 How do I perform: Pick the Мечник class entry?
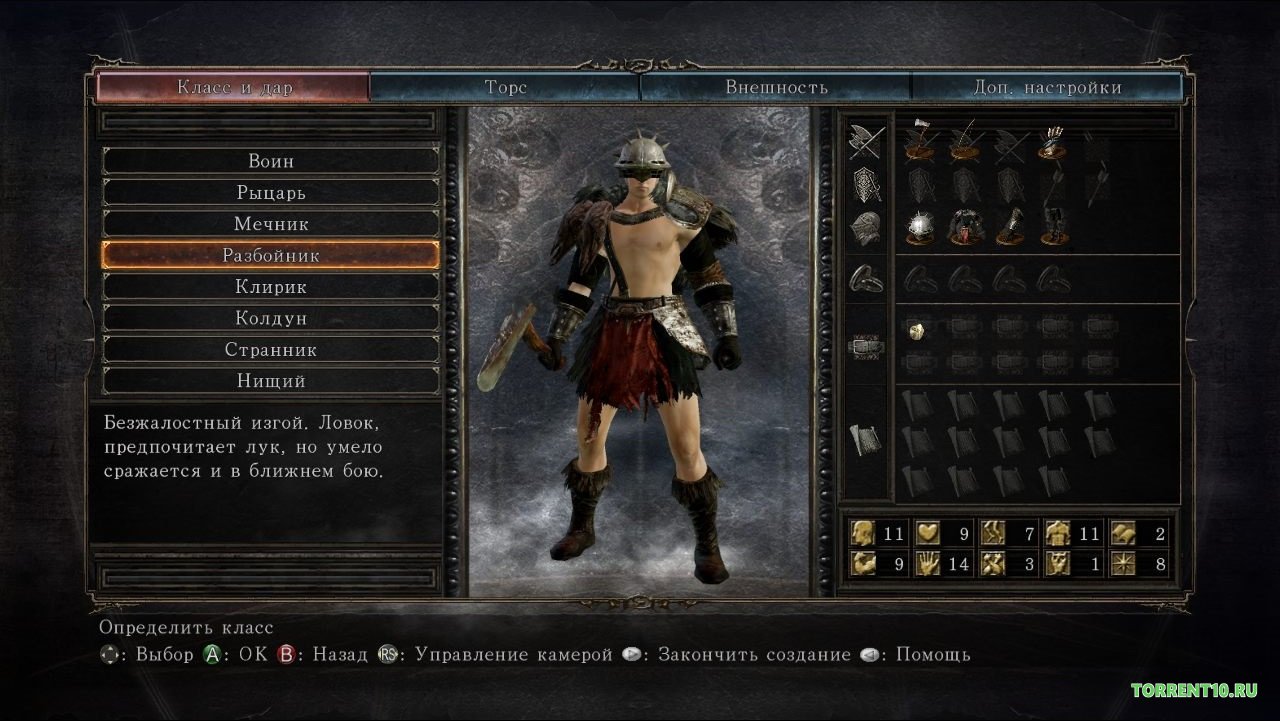[x=271, y=224]
